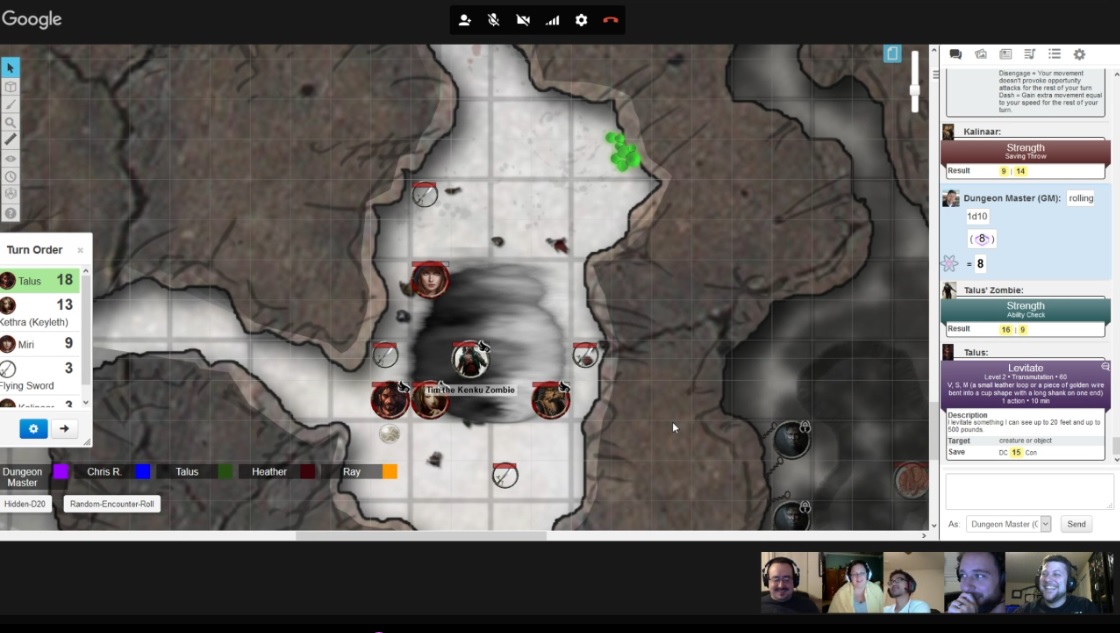Viewport: 1120px width, 633px height.
Task: Select Talus in the turn order
Action: 40,281
